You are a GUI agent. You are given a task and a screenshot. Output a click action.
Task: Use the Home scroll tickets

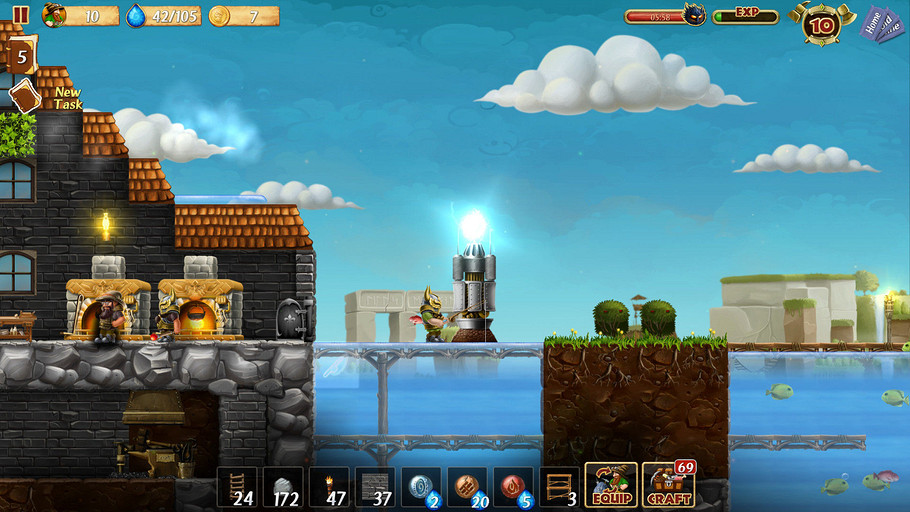click(882, 23)
